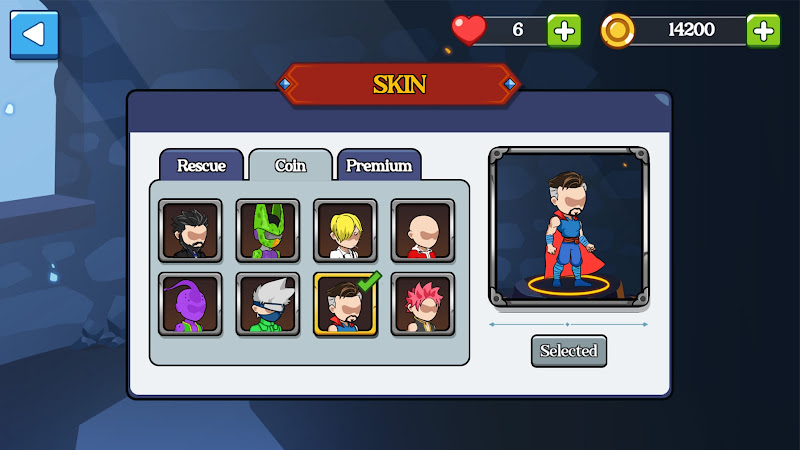Open the Coin skins tab
This screenshot has height=450, width=800.
[x=290, y=166]
